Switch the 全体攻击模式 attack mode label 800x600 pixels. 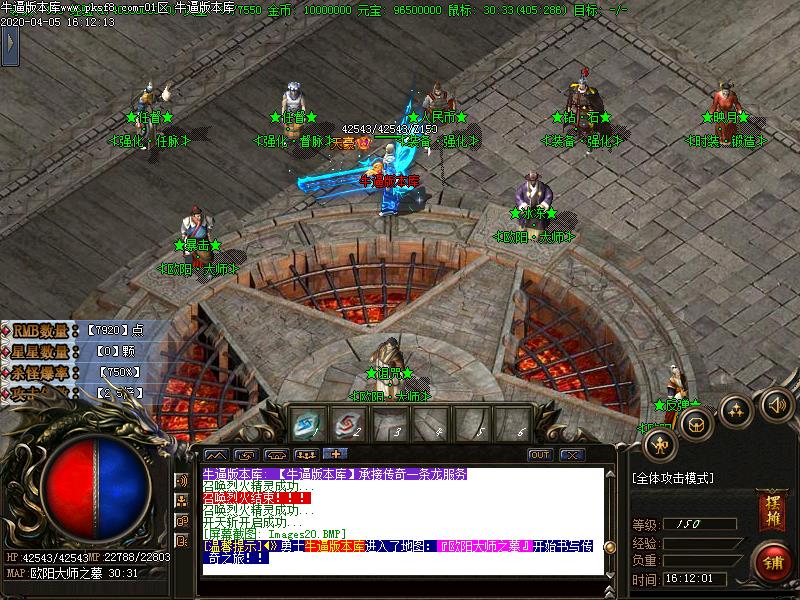[673, 478]
